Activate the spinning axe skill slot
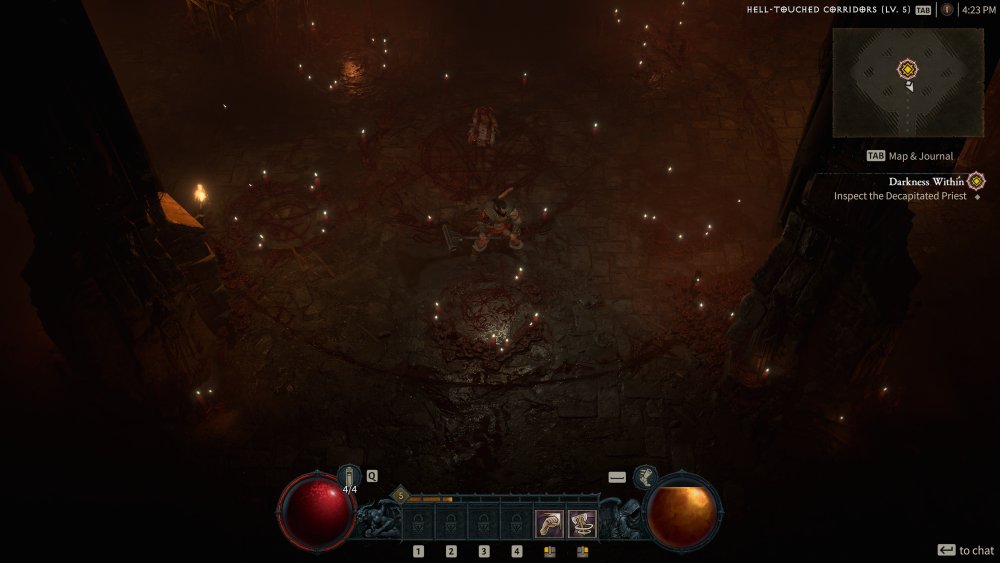 [583, 522]
